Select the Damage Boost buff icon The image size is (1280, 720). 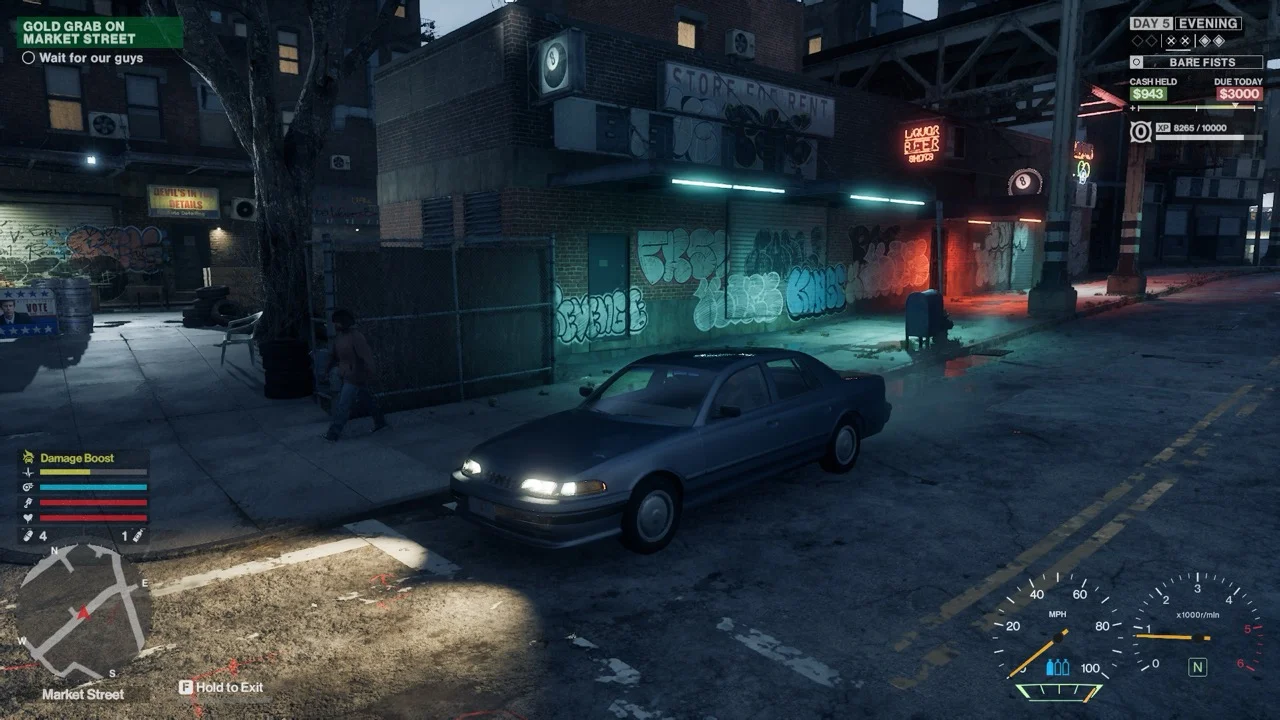(29, 458)
